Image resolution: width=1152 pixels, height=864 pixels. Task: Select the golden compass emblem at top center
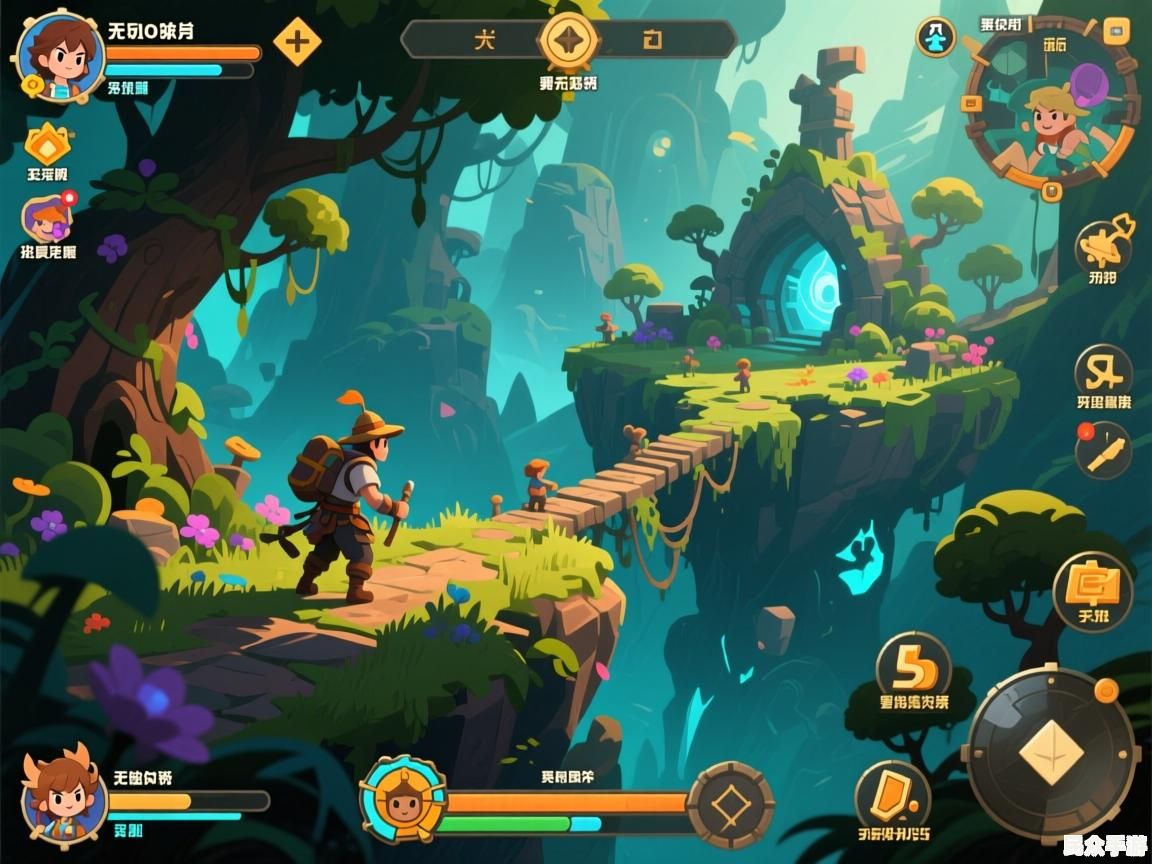[x=568, y=41]
